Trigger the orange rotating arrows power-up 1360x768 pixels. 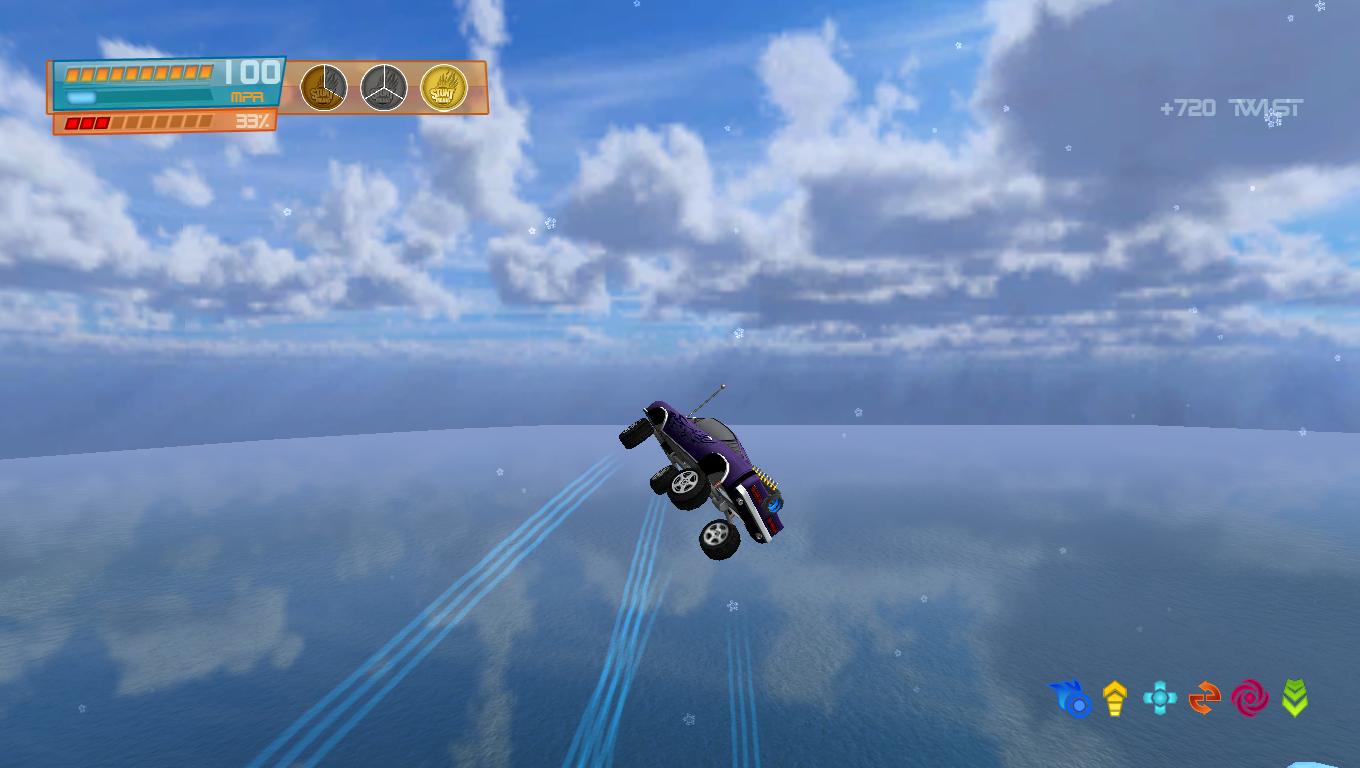click(x=1205, y=699)
